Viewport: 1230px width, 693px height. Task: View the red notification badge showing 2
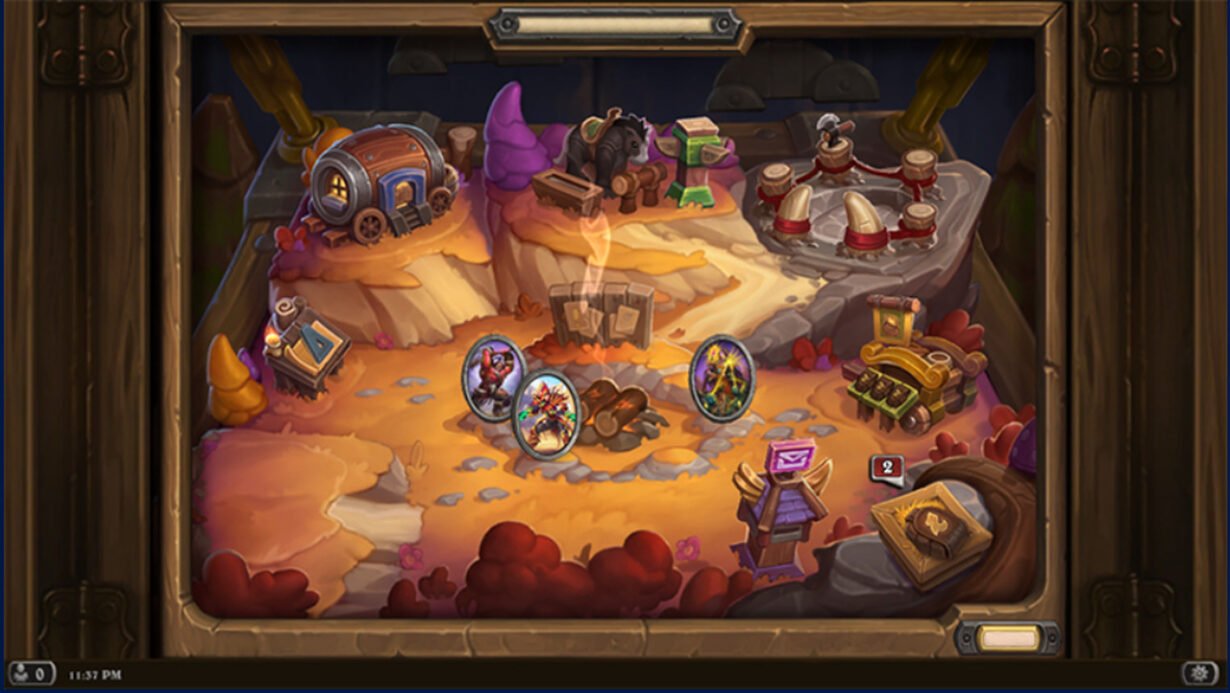click(887, 467)
